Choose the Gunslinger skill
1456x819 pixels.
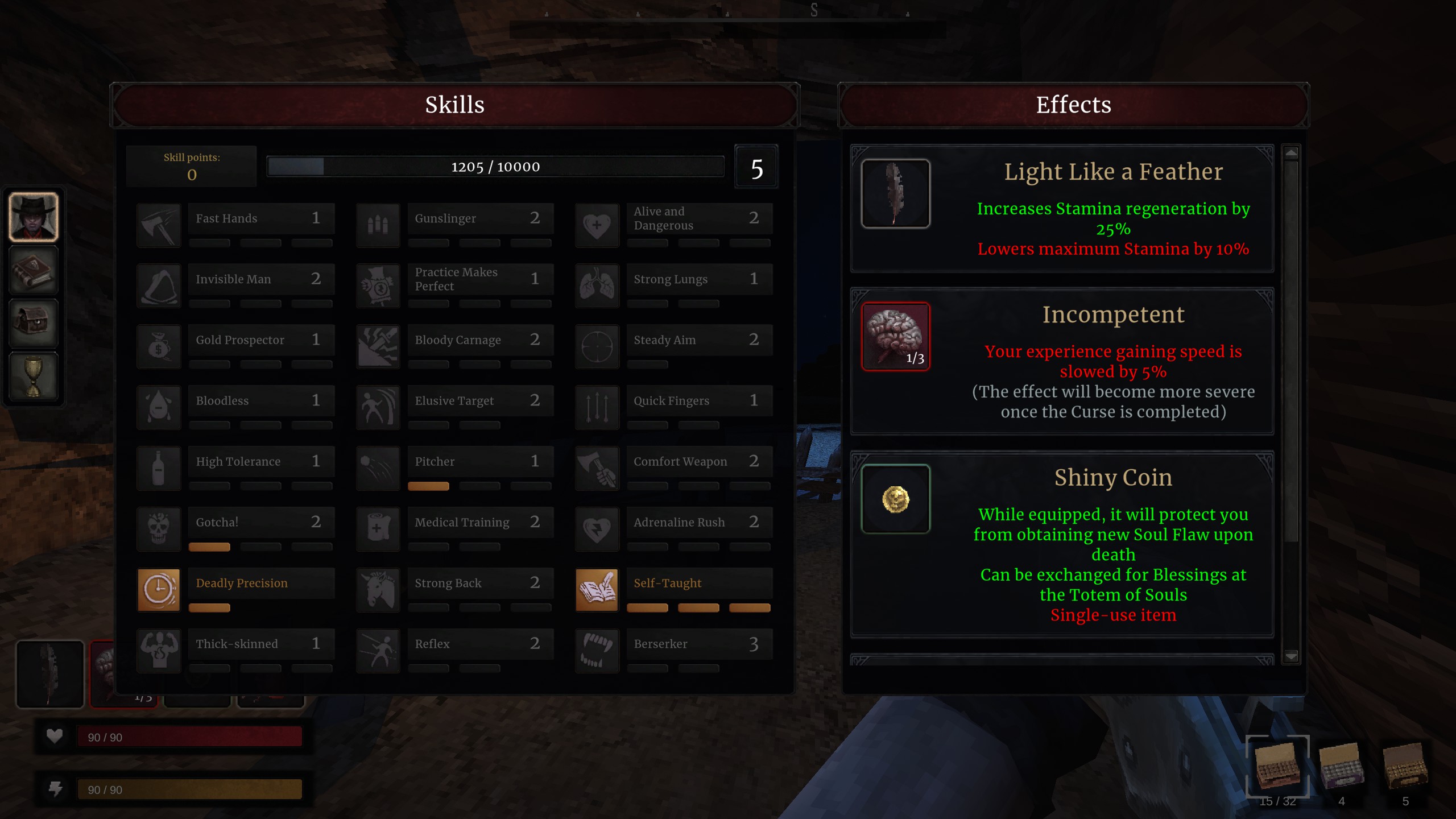coord(480,218)
